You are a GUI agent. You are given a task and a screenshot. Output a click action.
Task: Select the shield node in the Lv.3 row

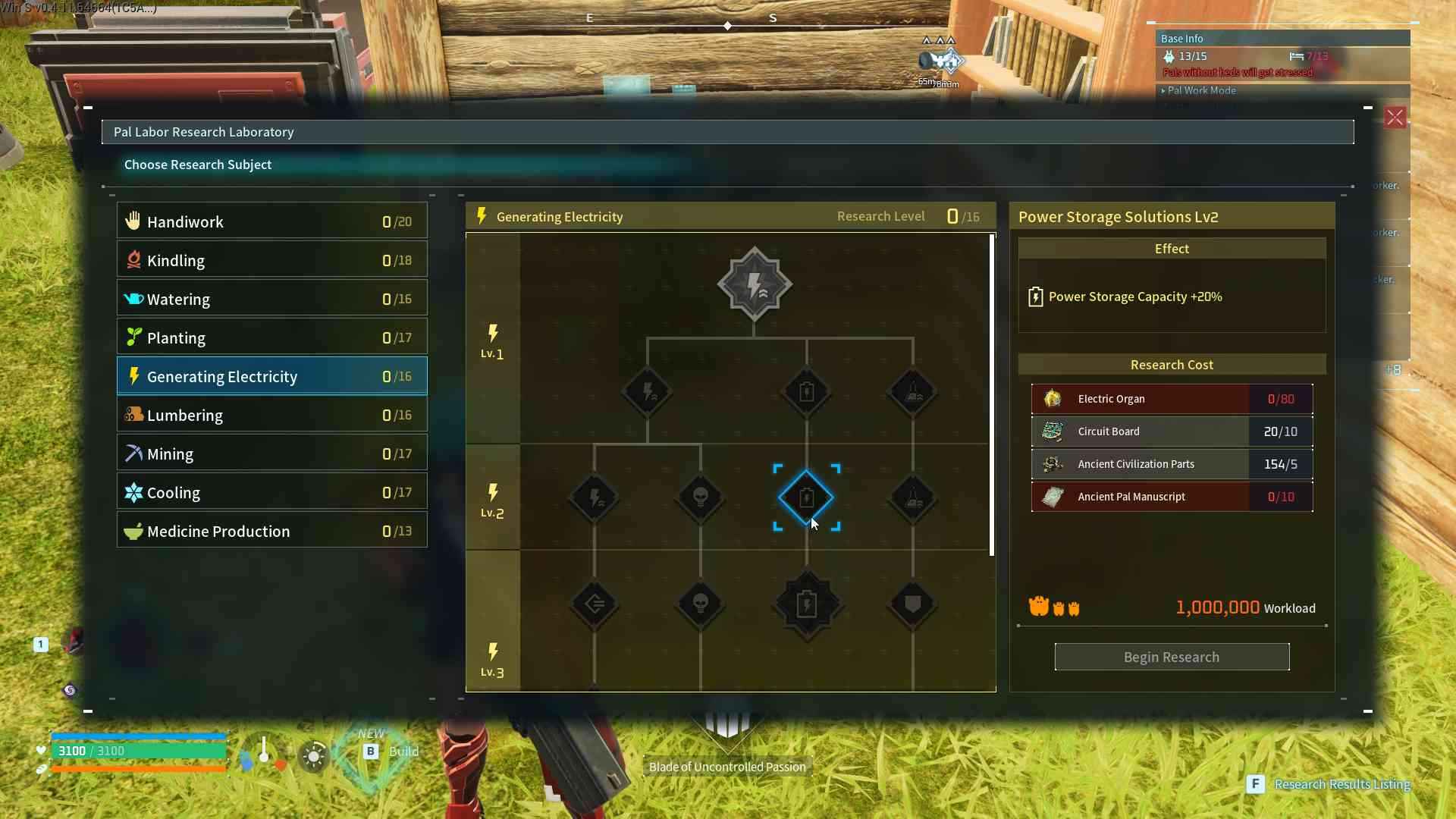point(912,604)
